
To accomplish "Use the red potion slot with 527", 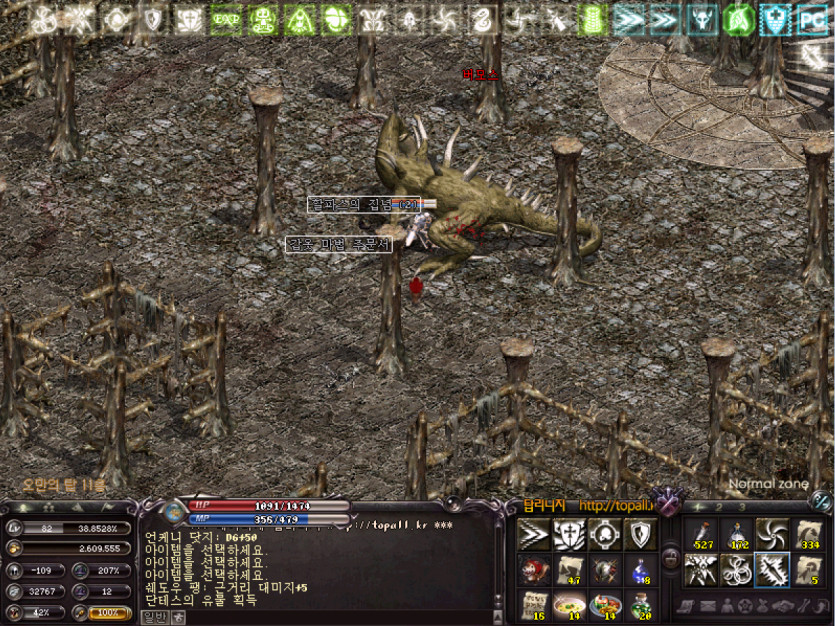I will pyautogui.click(x=701, y=533).
